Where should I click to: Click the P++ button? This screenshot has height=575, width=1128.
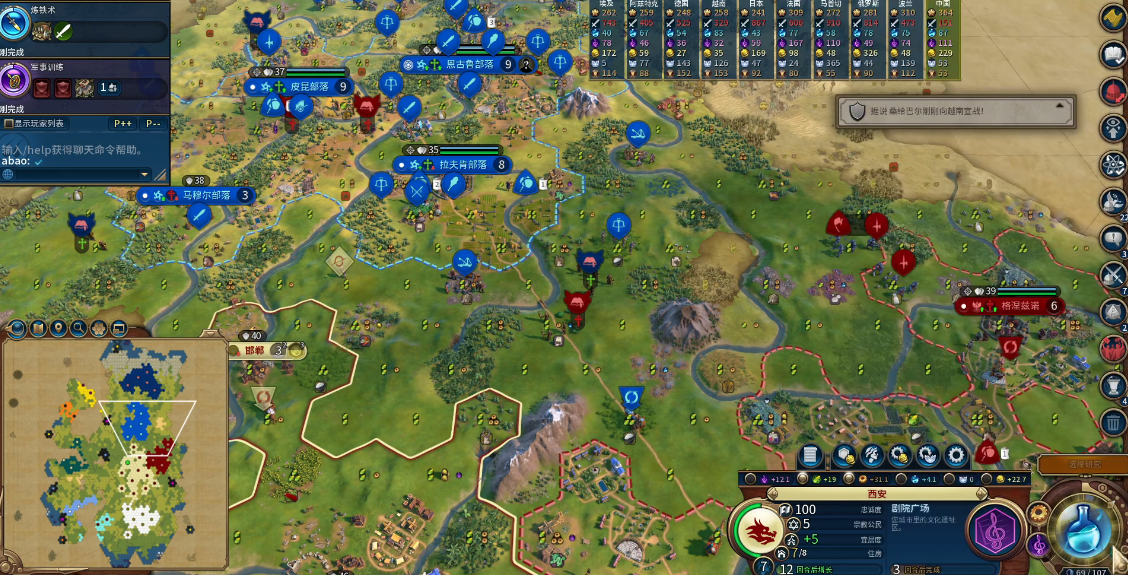(x=123, y=124)
